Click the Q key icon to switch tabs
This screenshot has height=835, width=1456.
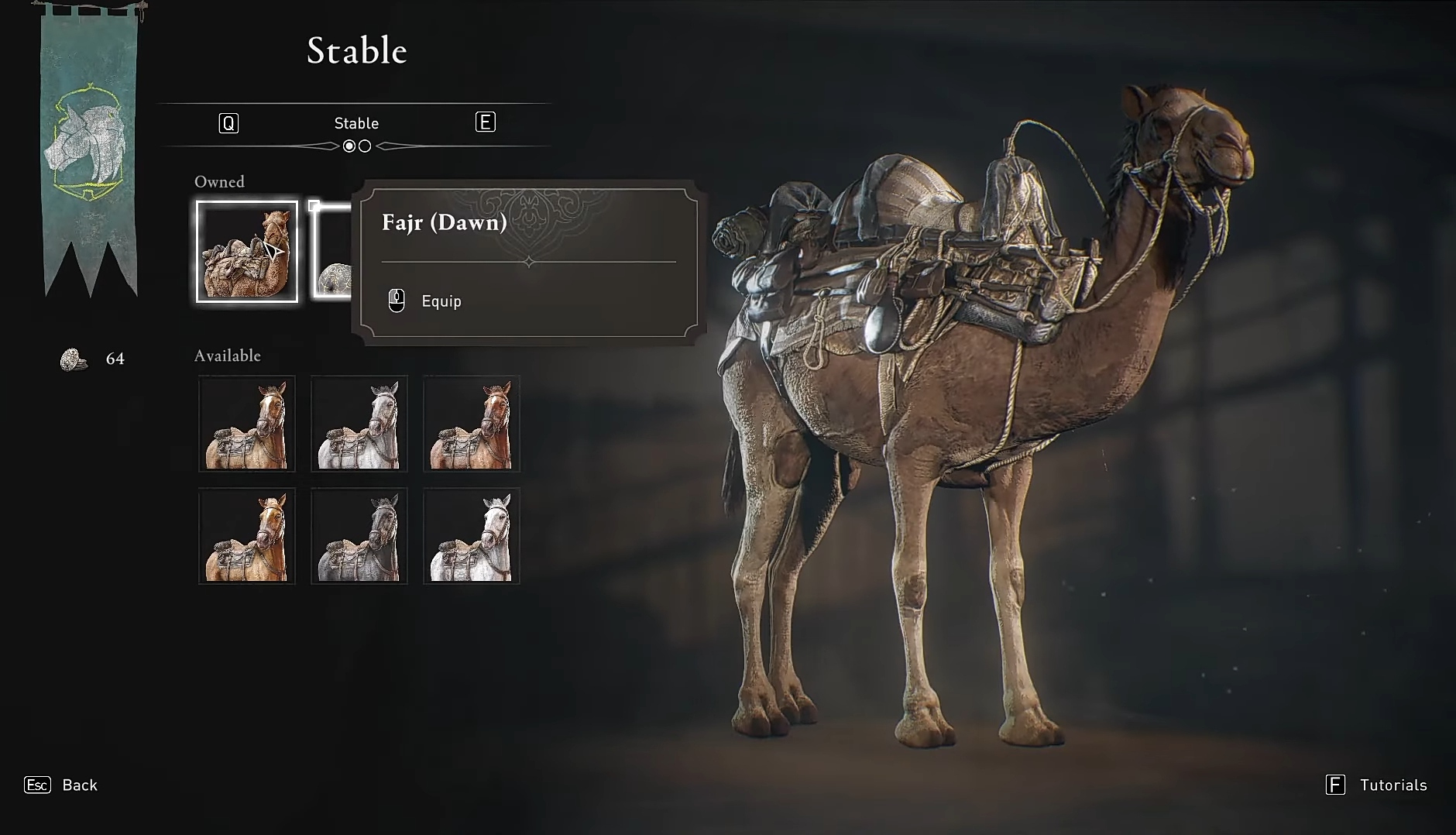[x=228, y=122]
